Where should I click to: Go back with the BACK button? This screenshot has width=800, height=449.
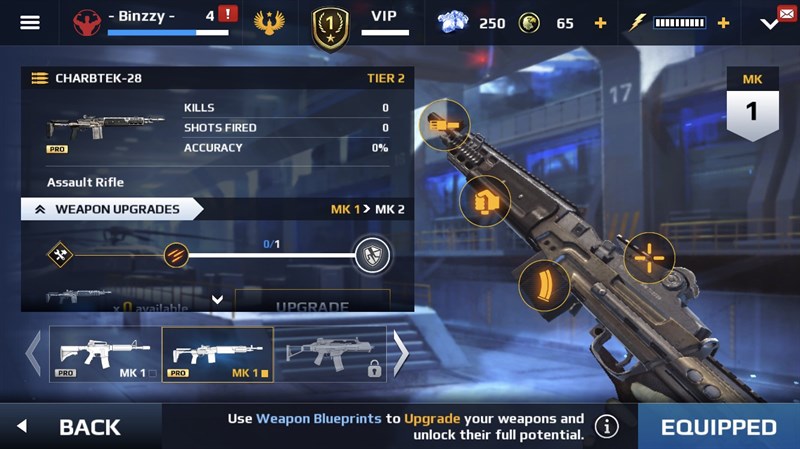click(78, 427)
